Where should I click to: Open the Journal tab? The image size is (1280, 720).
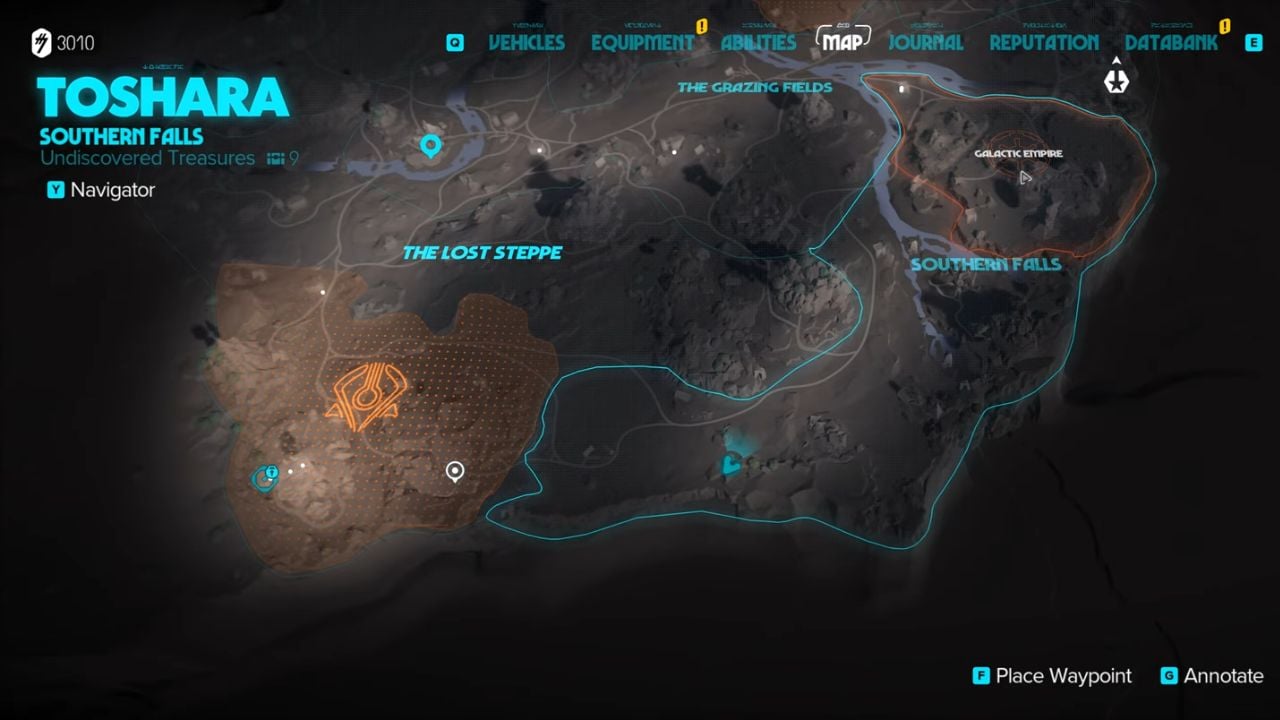(x=926, y=42)
